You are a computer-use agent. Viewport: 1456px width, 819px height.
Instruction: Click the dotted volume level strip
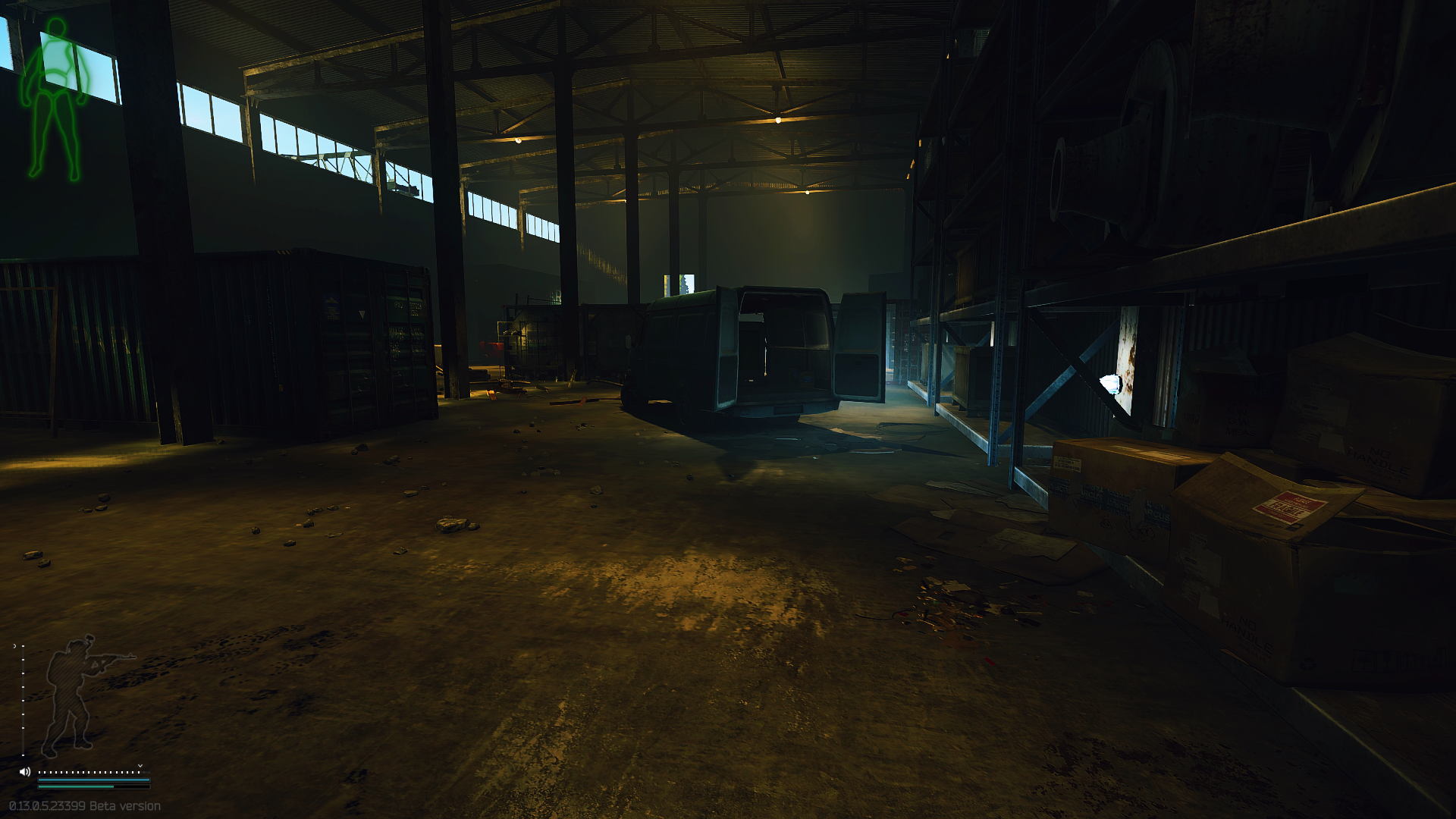pyautogui.click(x=95, y=772)
